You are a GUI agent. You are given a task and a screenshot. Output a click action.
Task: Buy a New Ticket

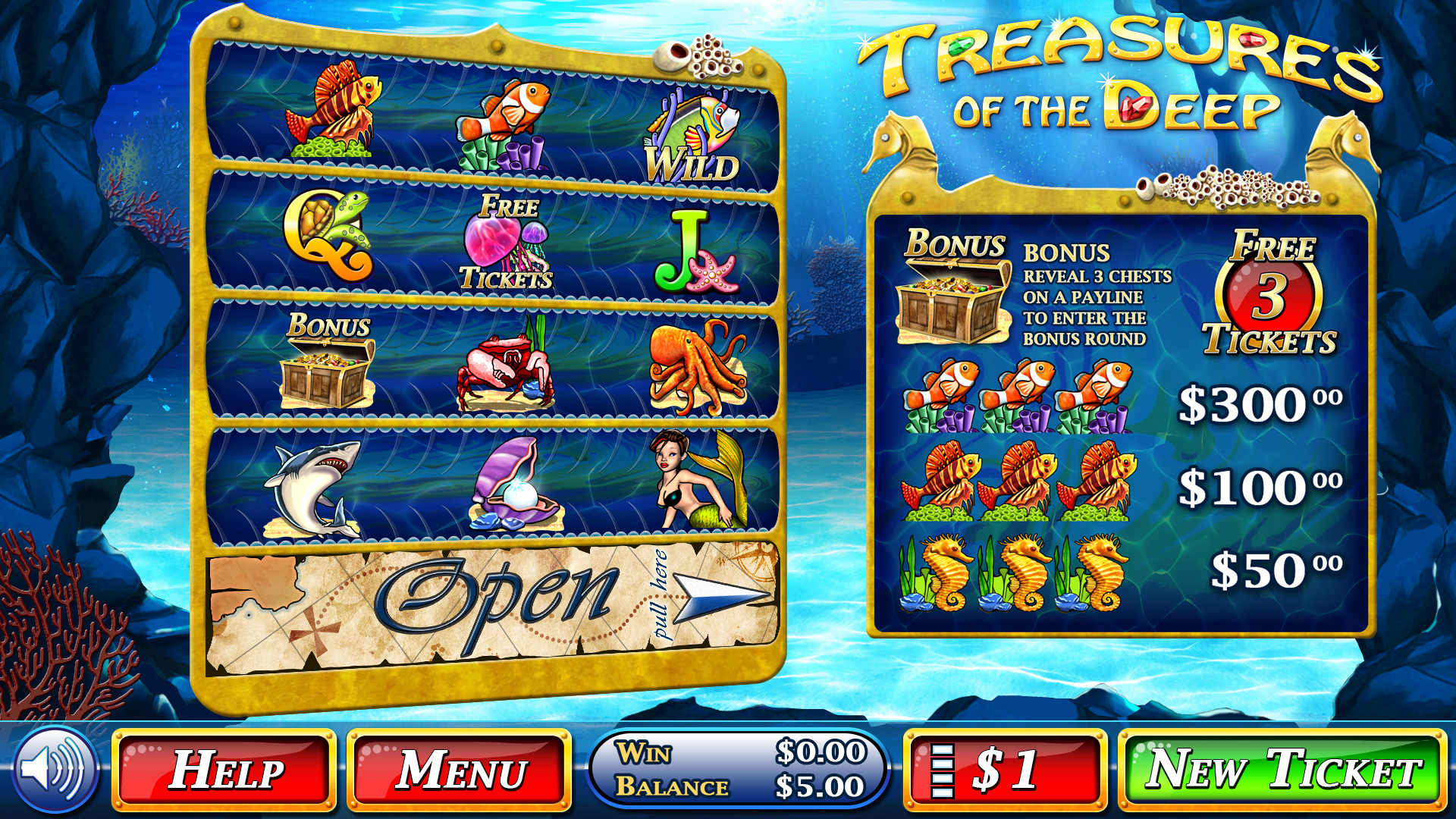1282,770
